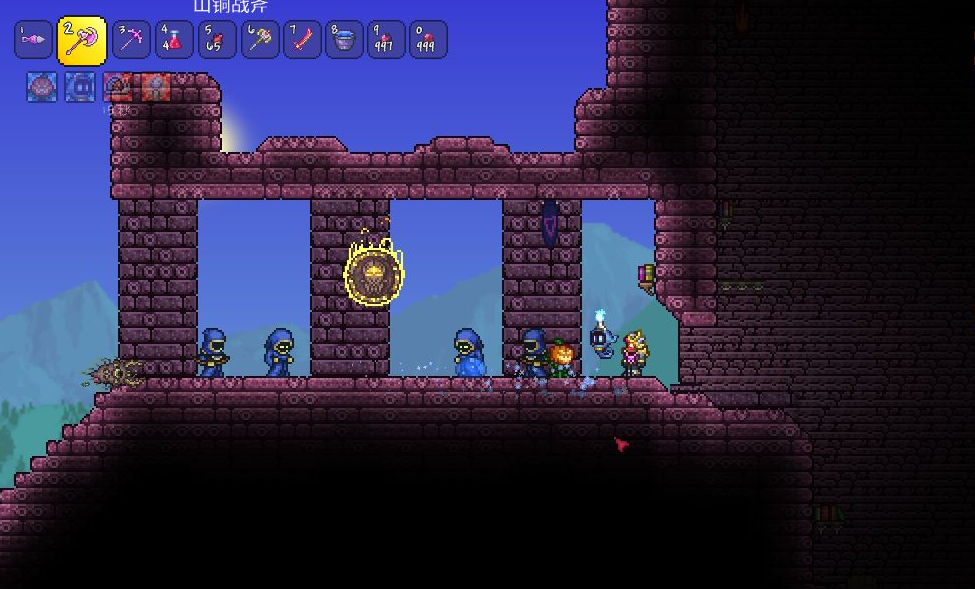Image resolution: width=975 pixels, height=589 pixels.
Task: Choose the blue bucket in slot 8
Action: click(344, 40)
